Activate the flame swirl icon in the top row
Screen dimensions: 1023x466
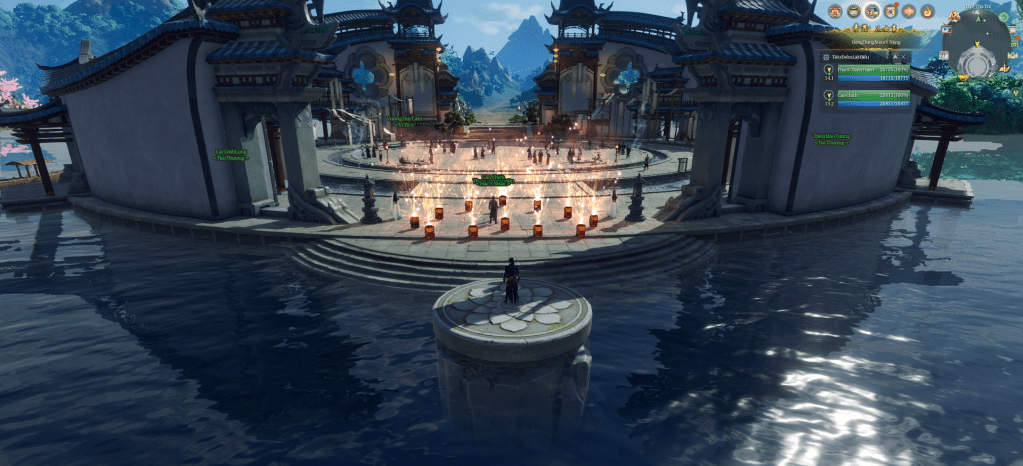coord(926,11)
